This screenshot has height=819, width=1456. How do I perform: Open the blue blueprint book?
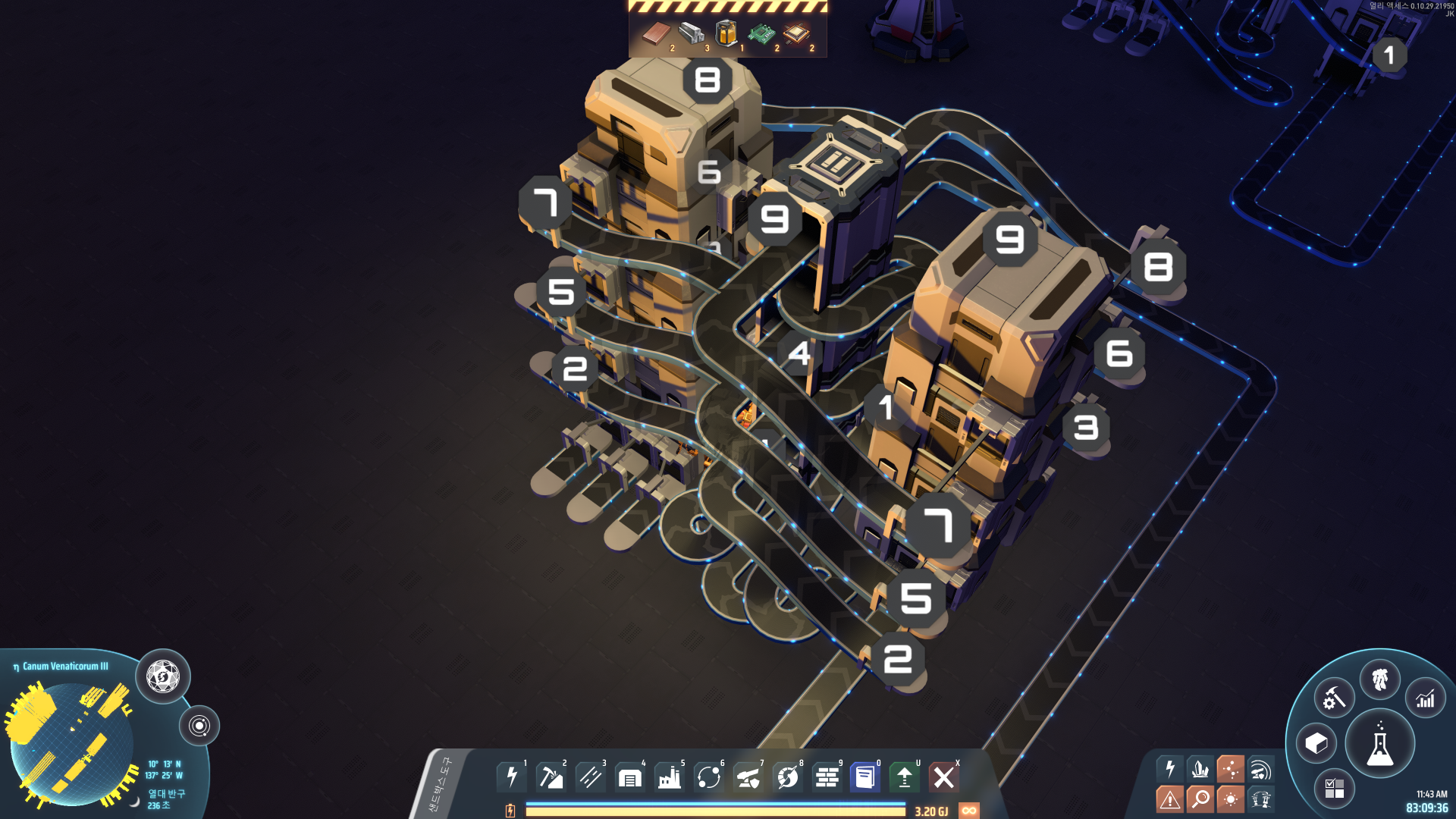(x=865, y=777)
